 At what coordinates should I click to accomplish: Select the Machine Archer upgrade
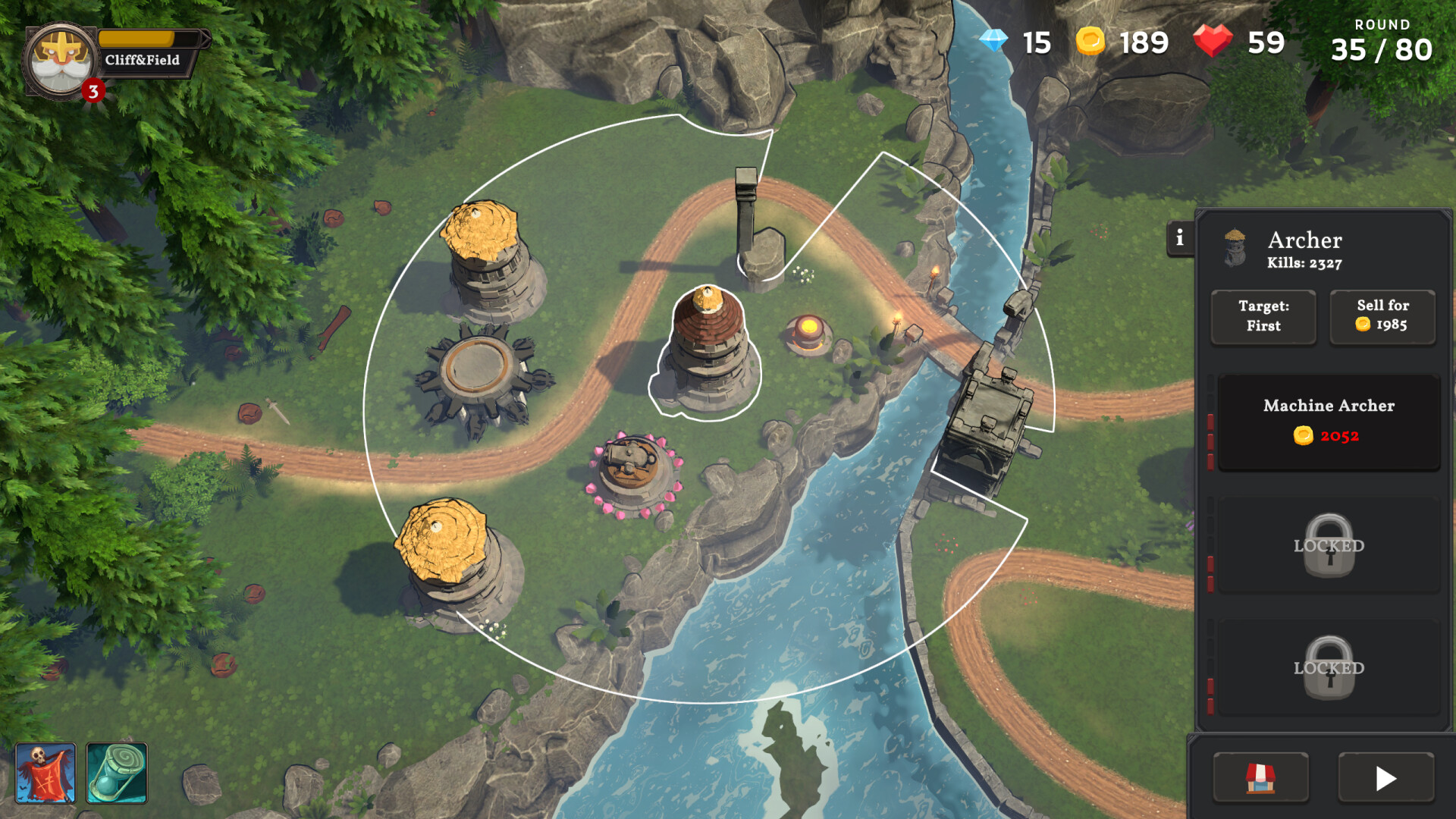[x=1328, y=421]
